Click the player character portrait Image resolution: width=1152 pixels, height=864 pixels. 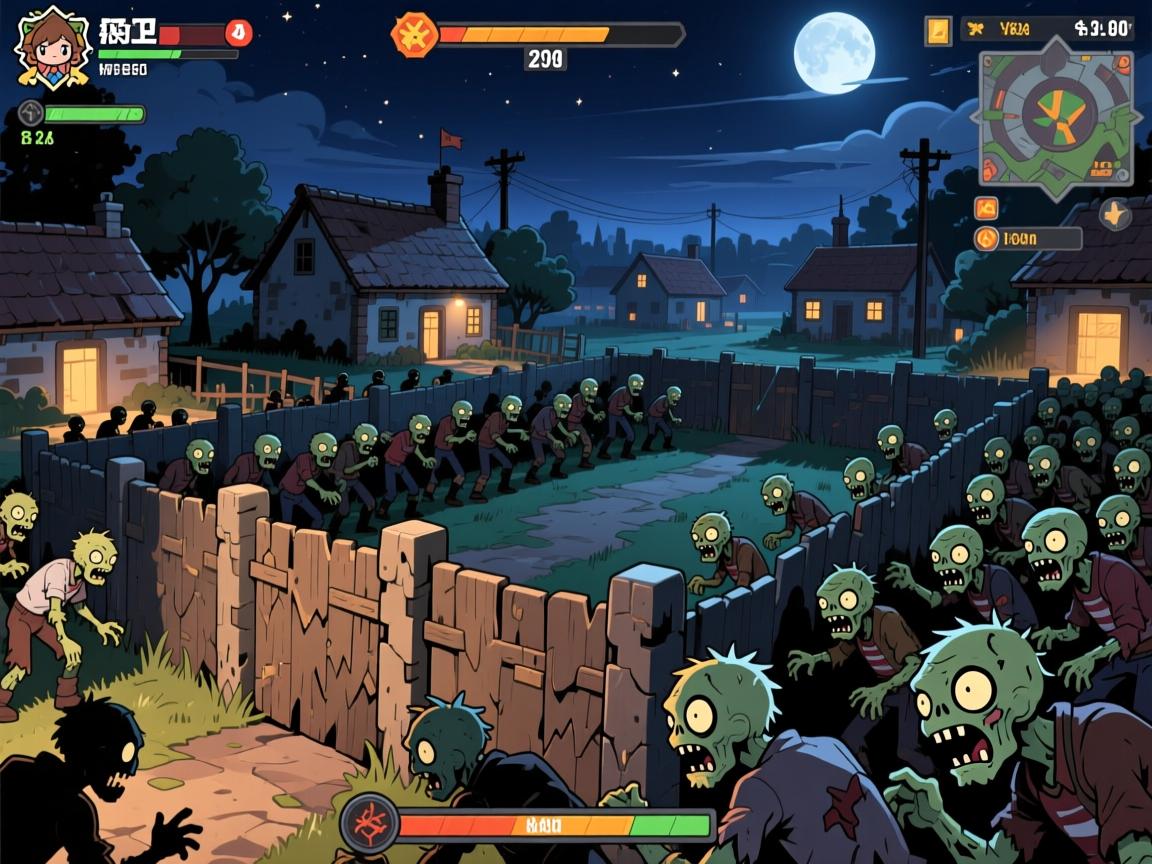tap(52, 45)
